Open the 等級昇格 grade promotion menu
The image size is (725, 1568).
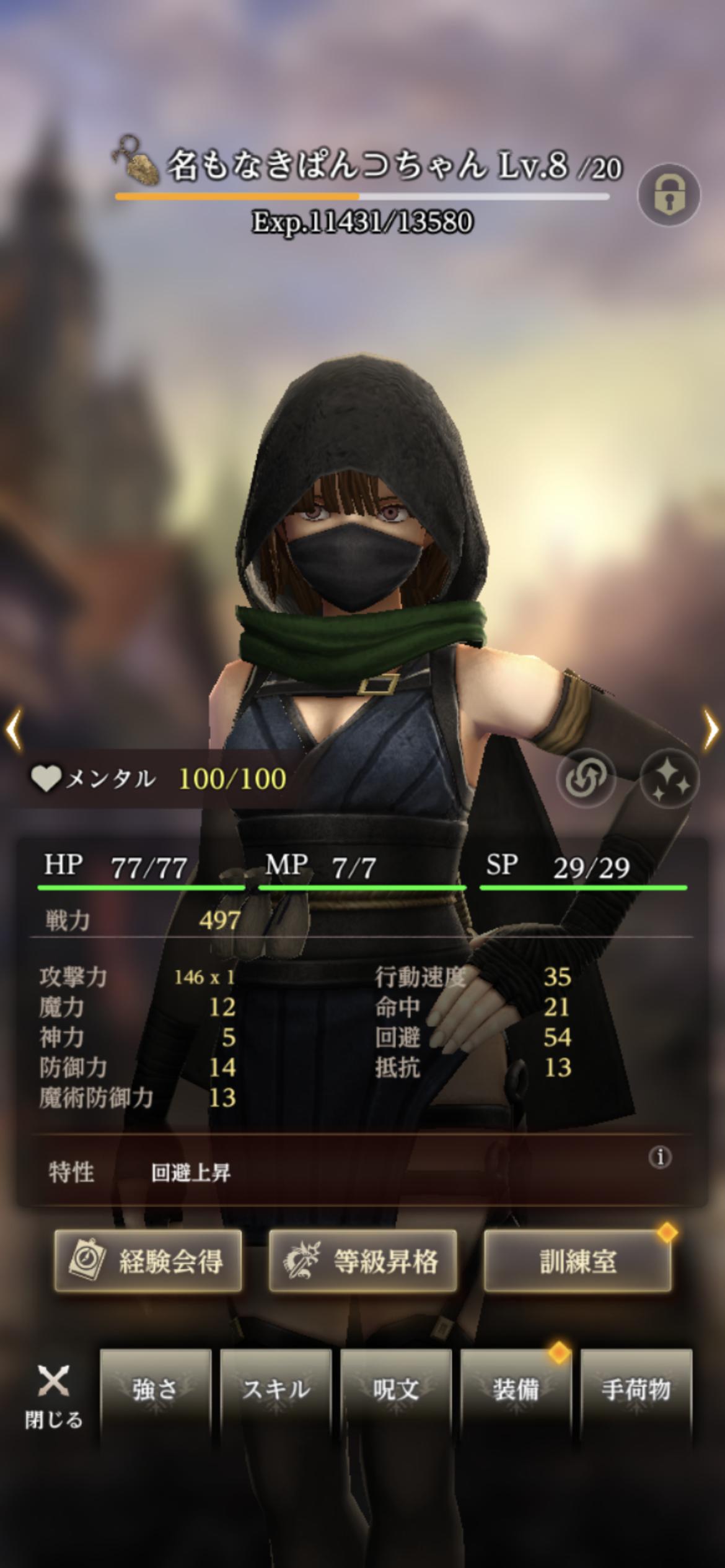point(362,1261)
